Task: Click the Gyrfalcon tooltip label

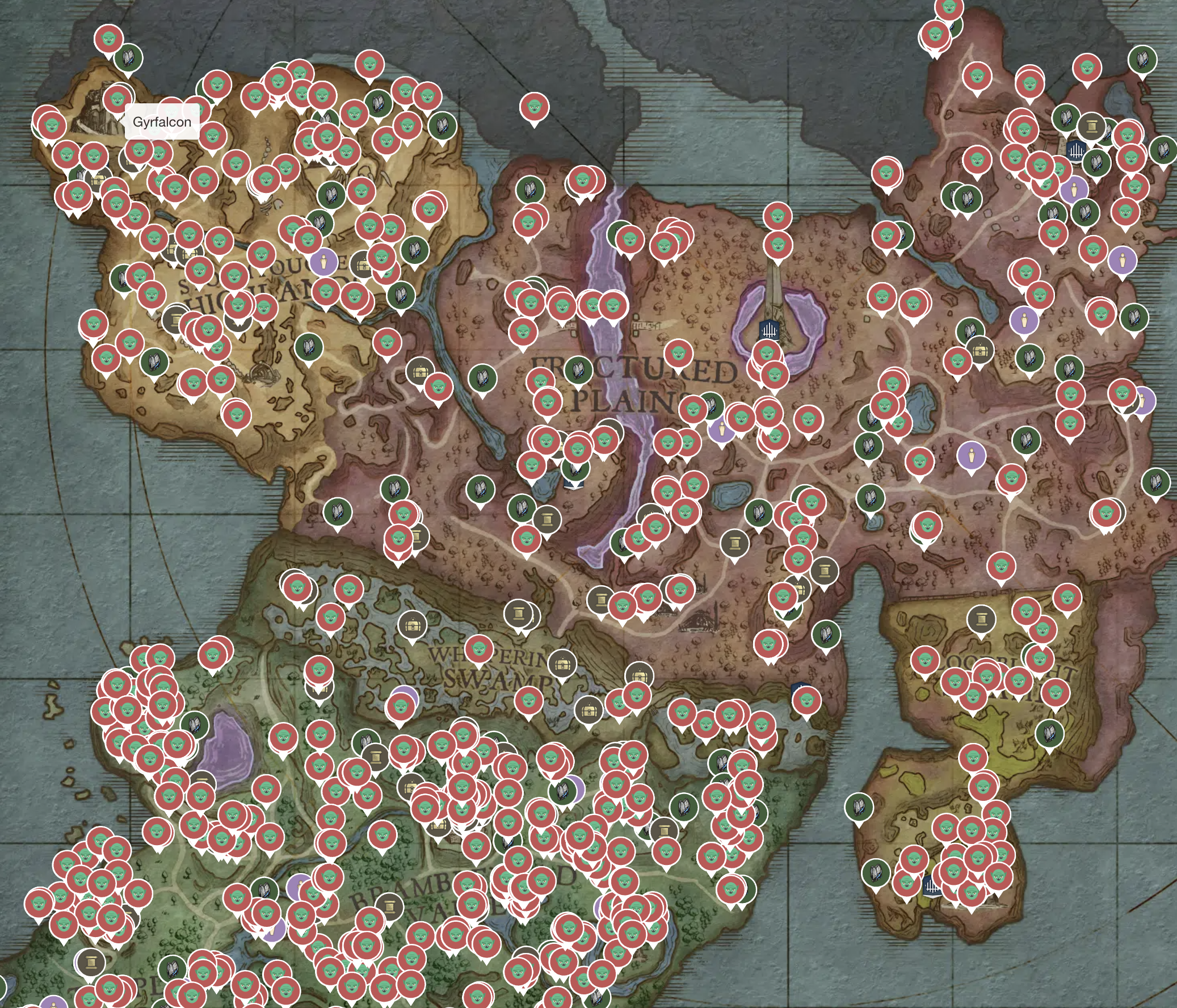Action: 162,121
